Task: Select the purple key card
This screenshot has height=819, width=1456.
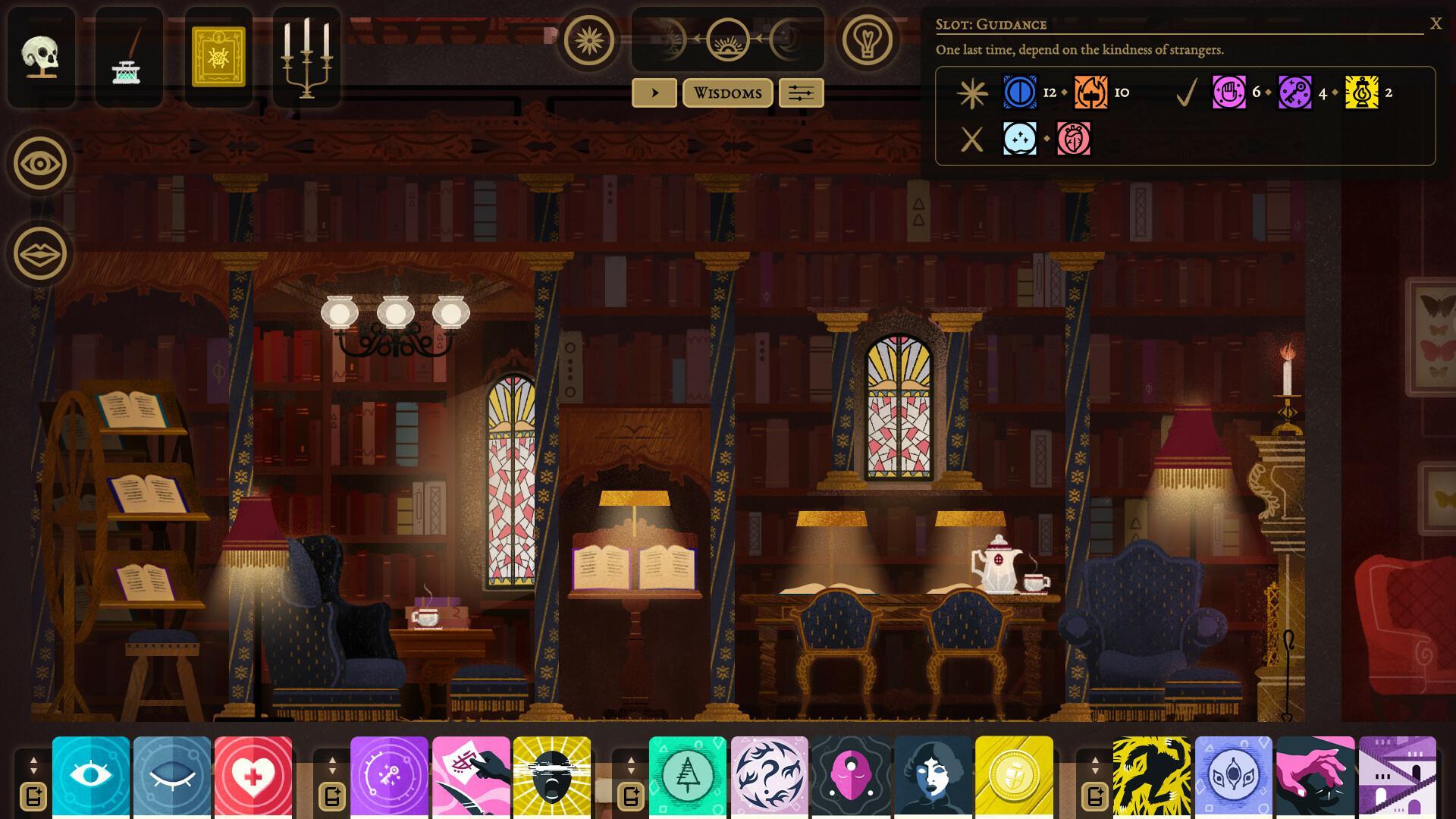Action: point(389,776)
